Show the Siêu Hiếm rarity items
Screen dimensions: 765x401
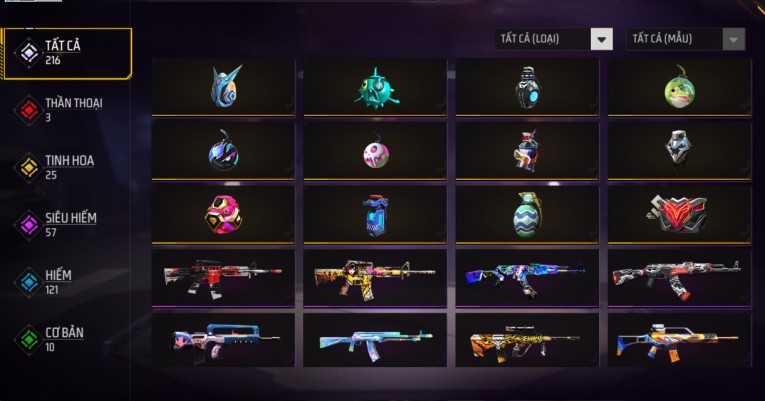68,223
